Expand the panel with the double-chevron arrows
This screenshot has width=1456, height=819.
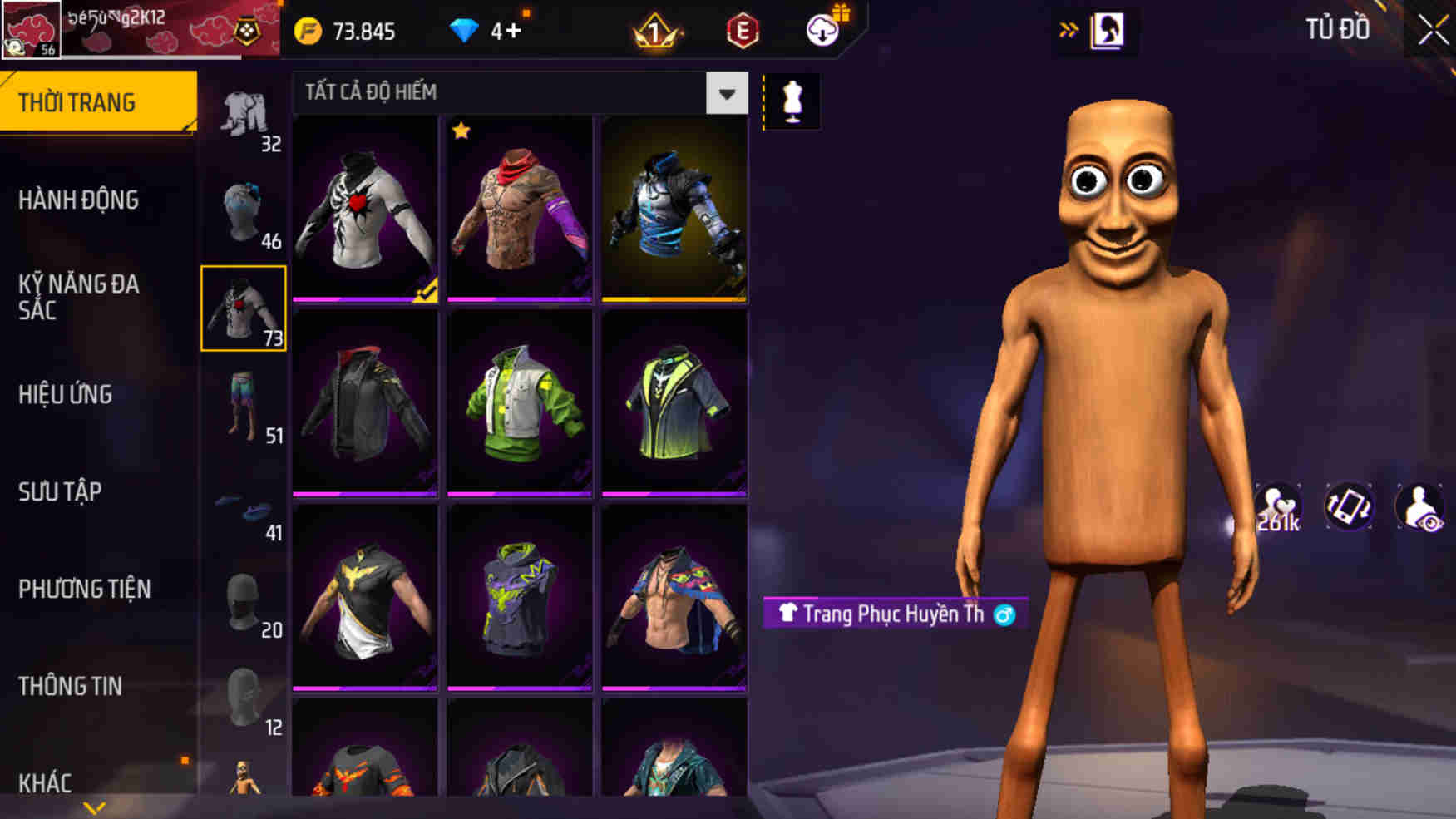1069,32
